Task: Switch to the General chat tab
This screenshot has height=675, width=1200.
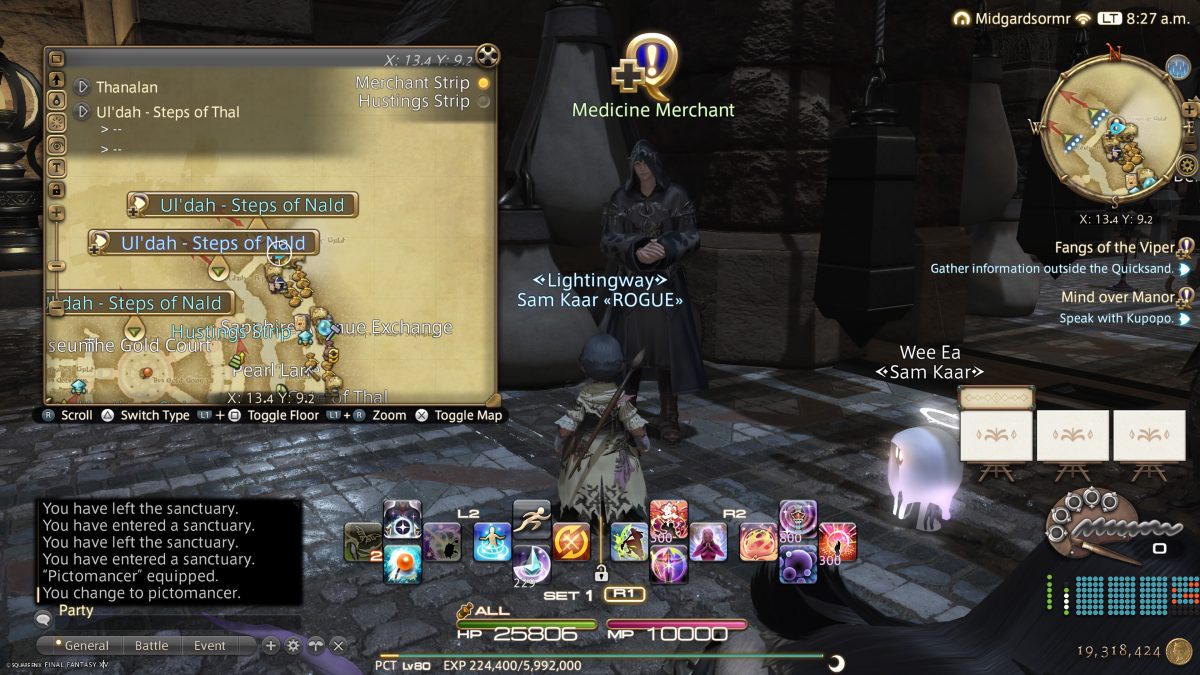Action: pos(81,645)
